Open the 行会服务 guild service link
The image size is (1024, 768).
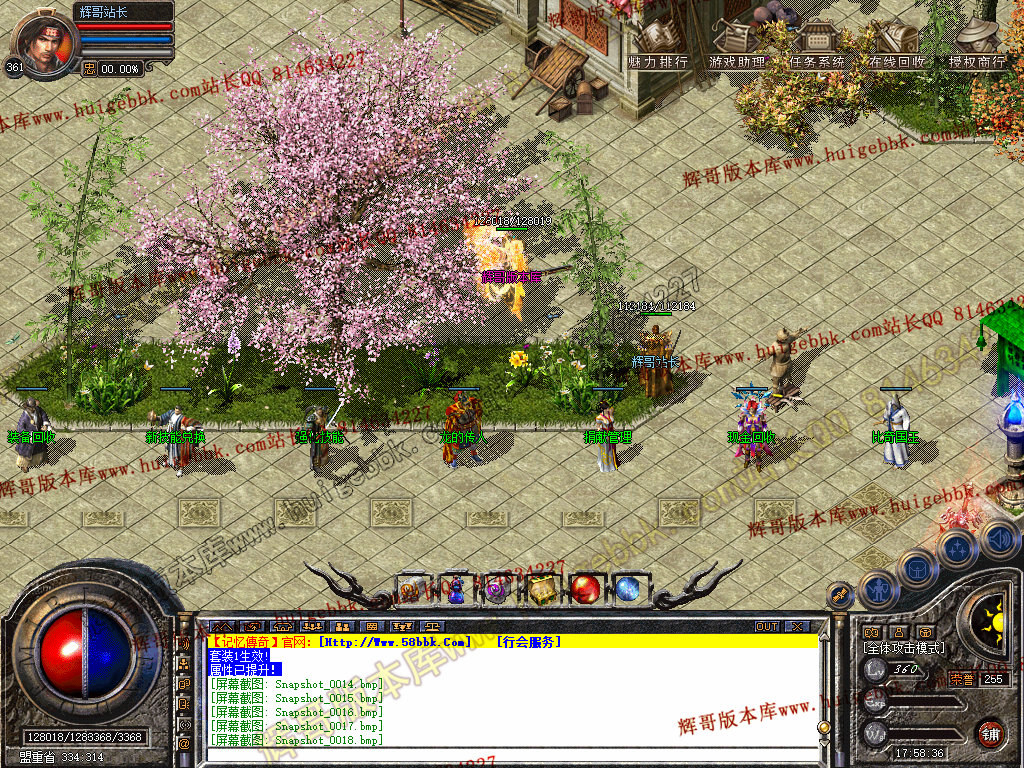529,642
